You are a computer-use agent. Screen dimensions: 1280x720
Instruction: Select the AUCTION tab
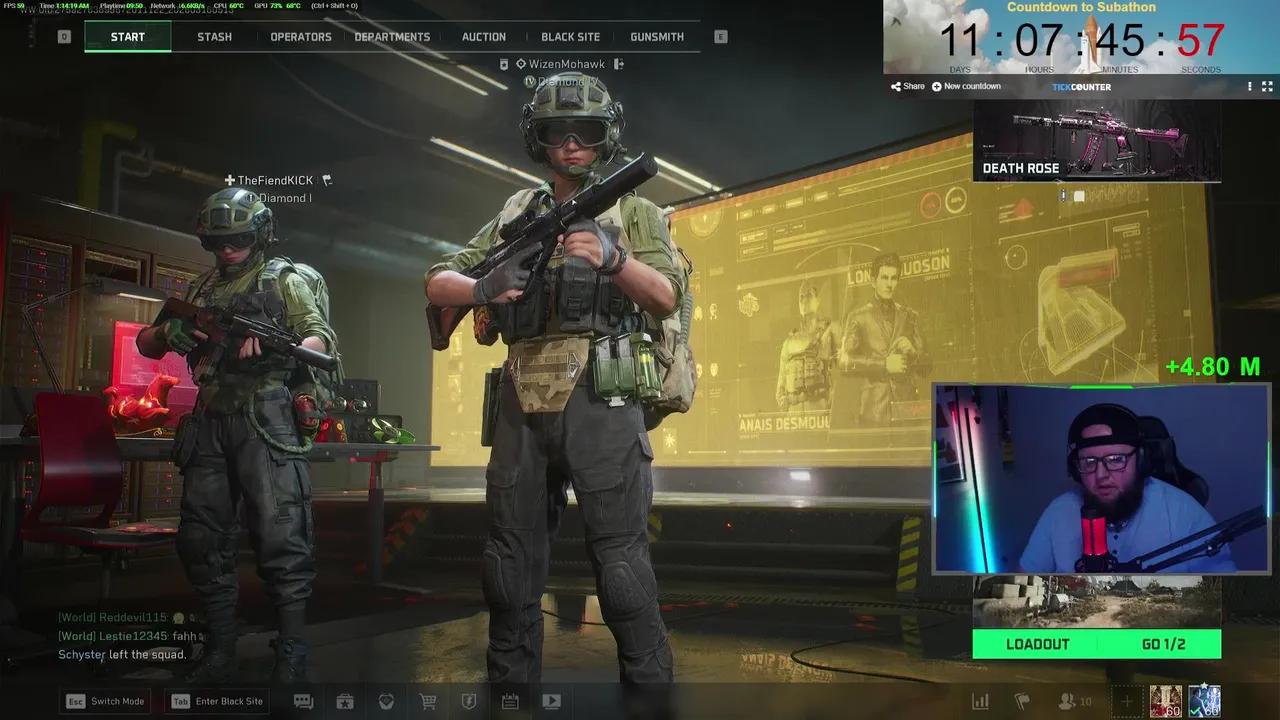click(483, 37)
